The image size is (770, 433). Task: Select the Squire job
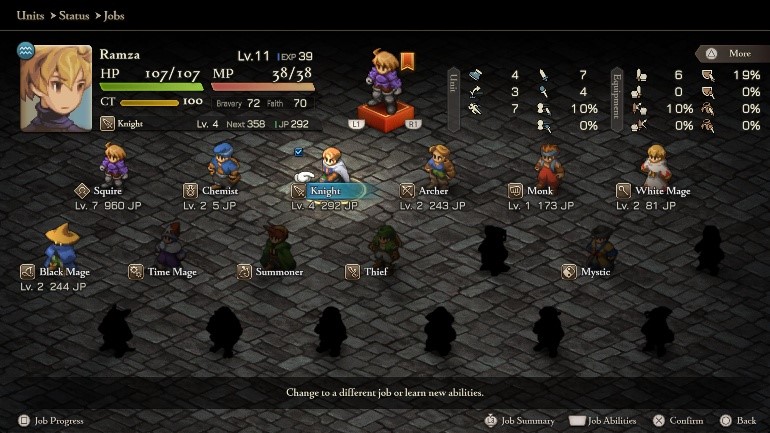click(x=108, y=190)
